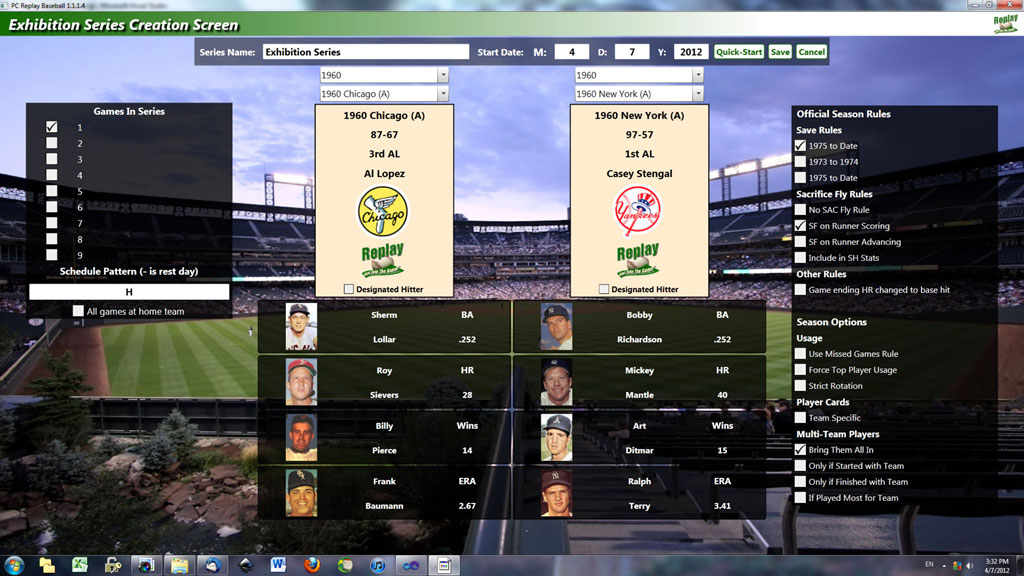Save the exhibition series
The height and width of the screenshot is (576, 1024).
(780, 52)
